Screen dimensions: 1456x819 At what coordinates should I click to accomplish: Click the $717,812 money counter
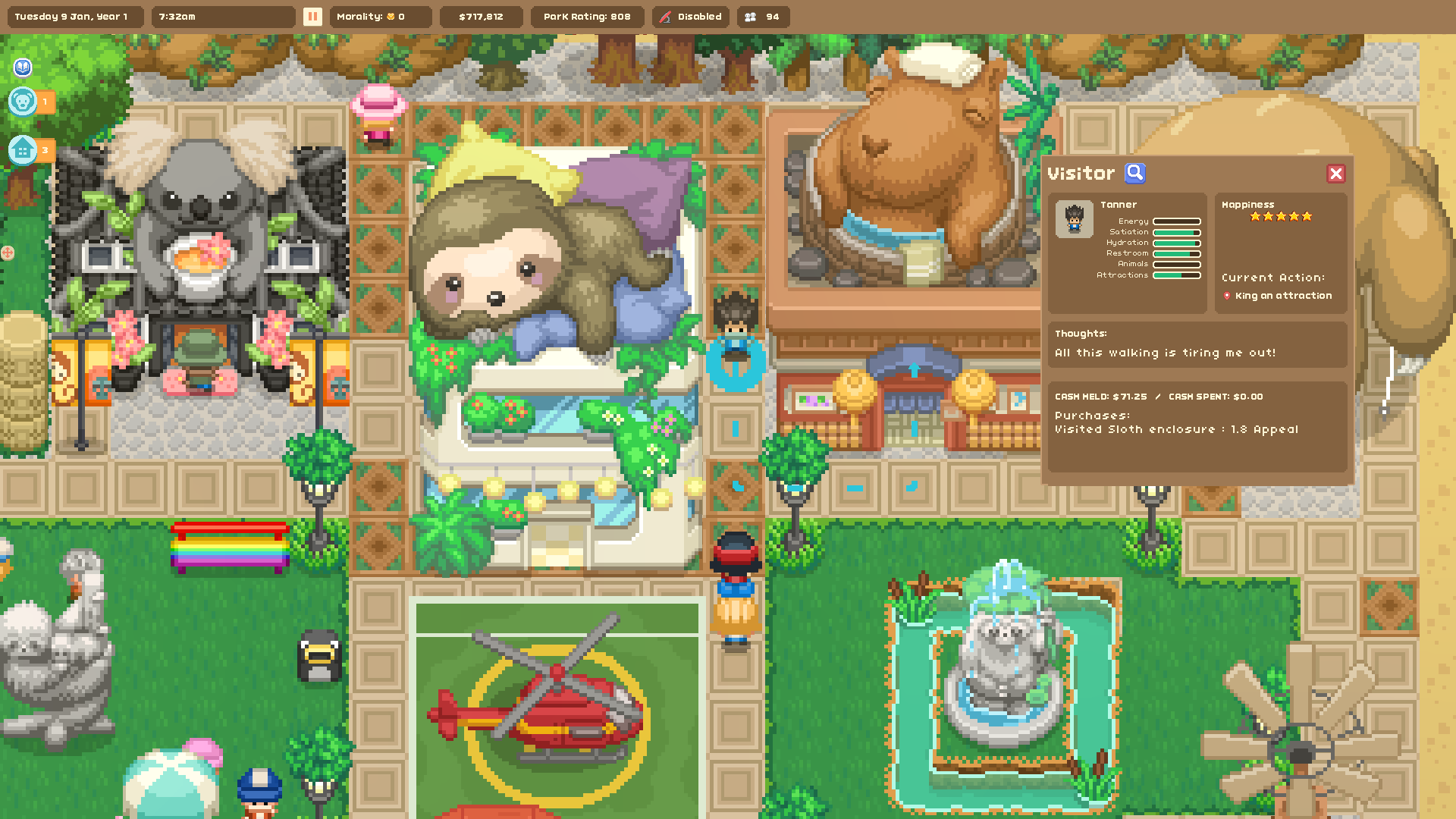click(482, 16)
